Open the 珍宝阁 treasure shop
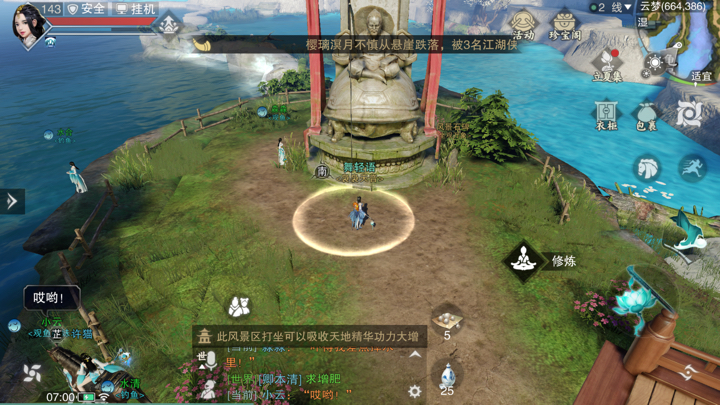720x405 pixels. point(565,24)
